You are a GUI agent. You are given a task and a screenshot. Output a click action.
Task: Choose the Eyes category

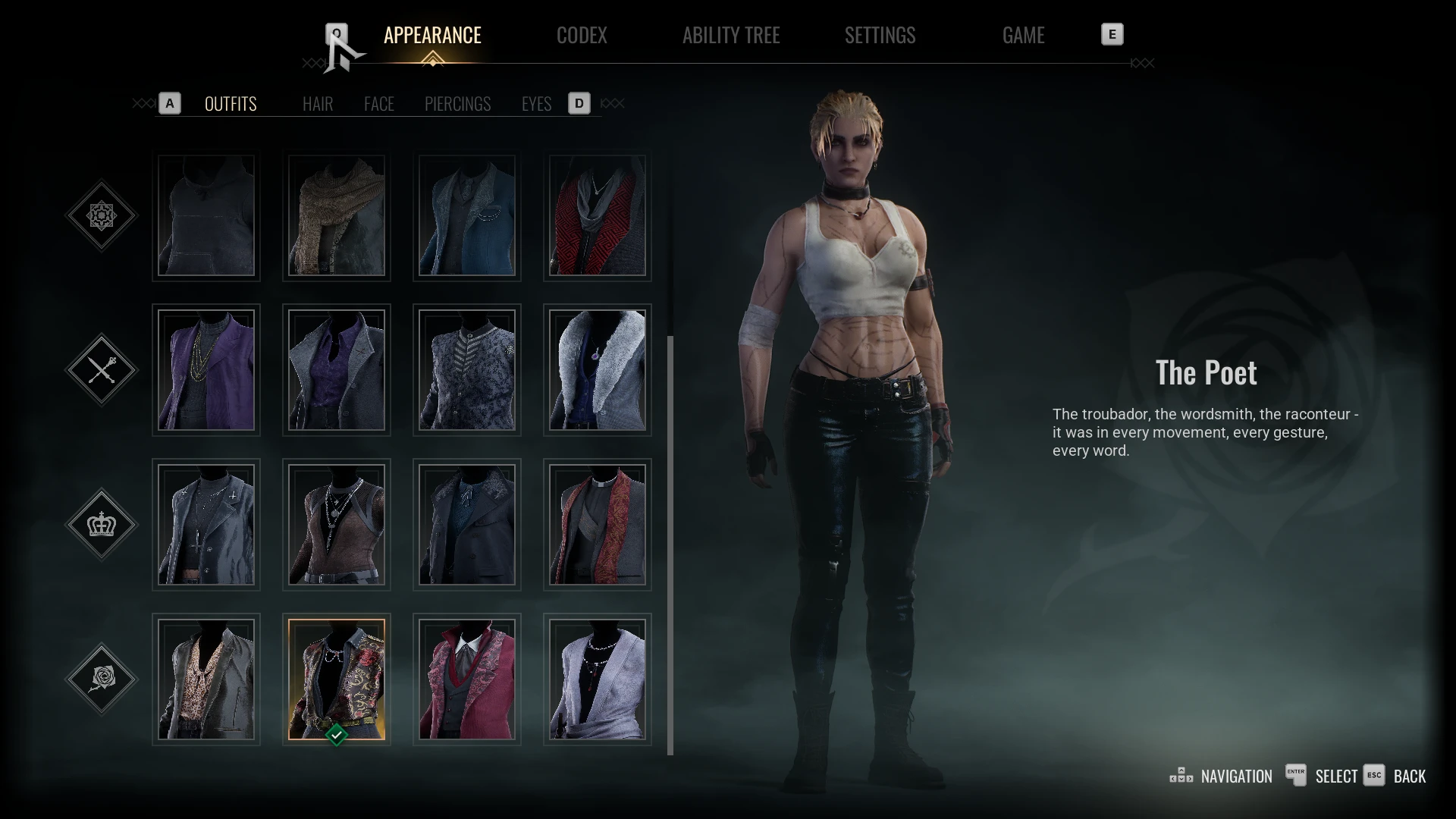click(536, 104)
